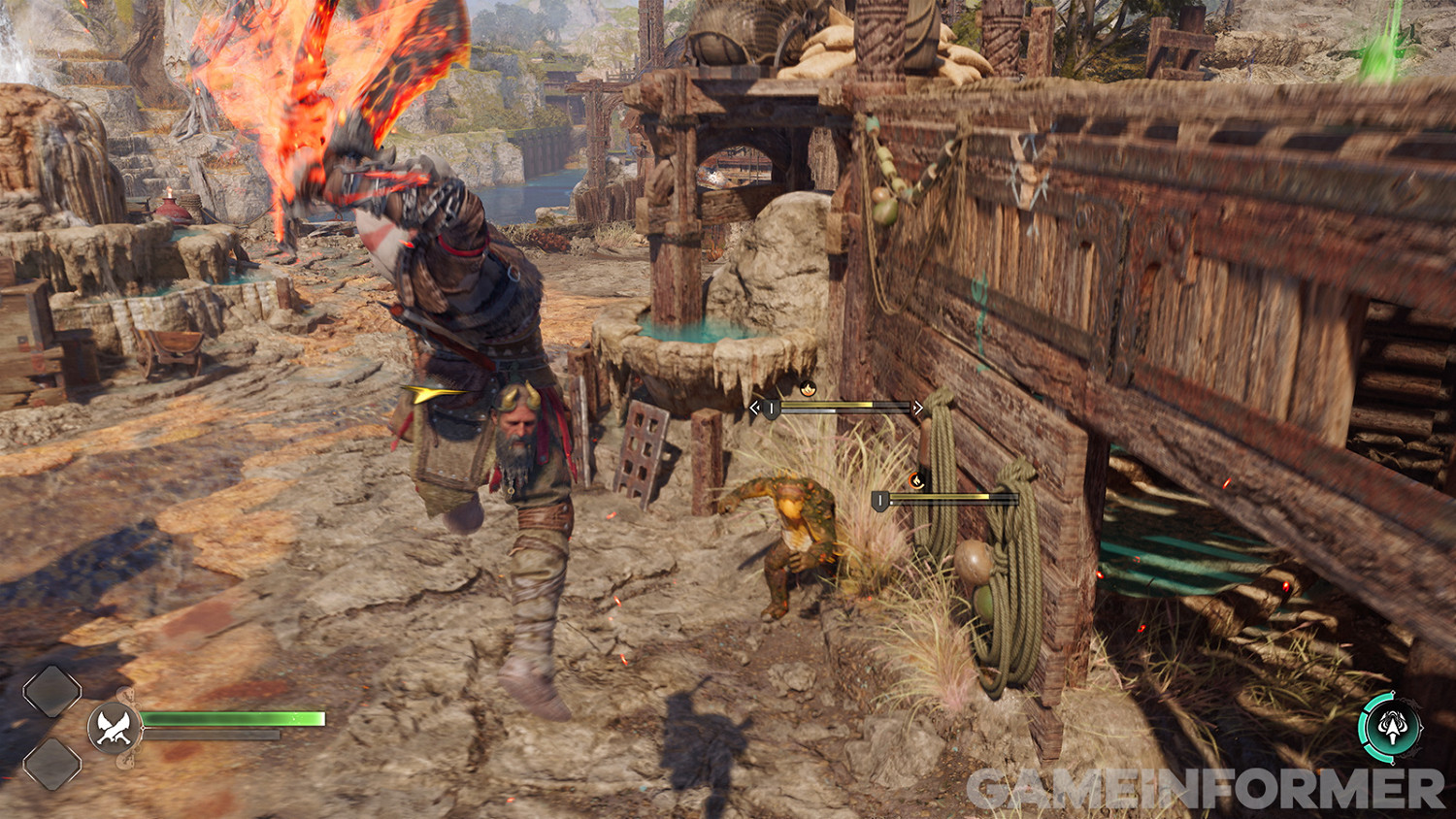The image size is (1456, 819).
Task: Select the crossed-blades weapon icon
Action: [113, 726]
